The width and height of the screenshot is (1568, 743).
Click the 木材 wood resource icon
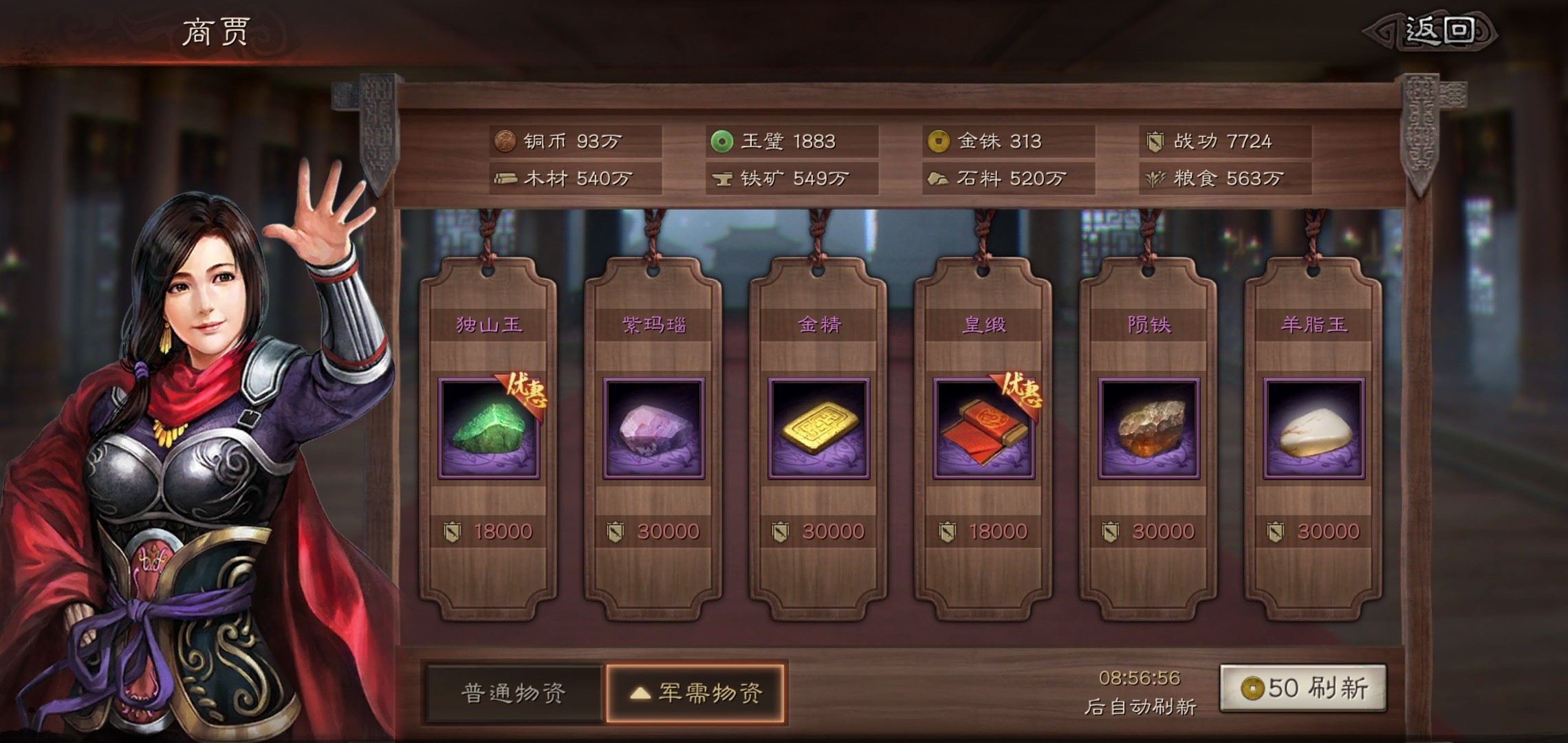[x=507, y=180]
